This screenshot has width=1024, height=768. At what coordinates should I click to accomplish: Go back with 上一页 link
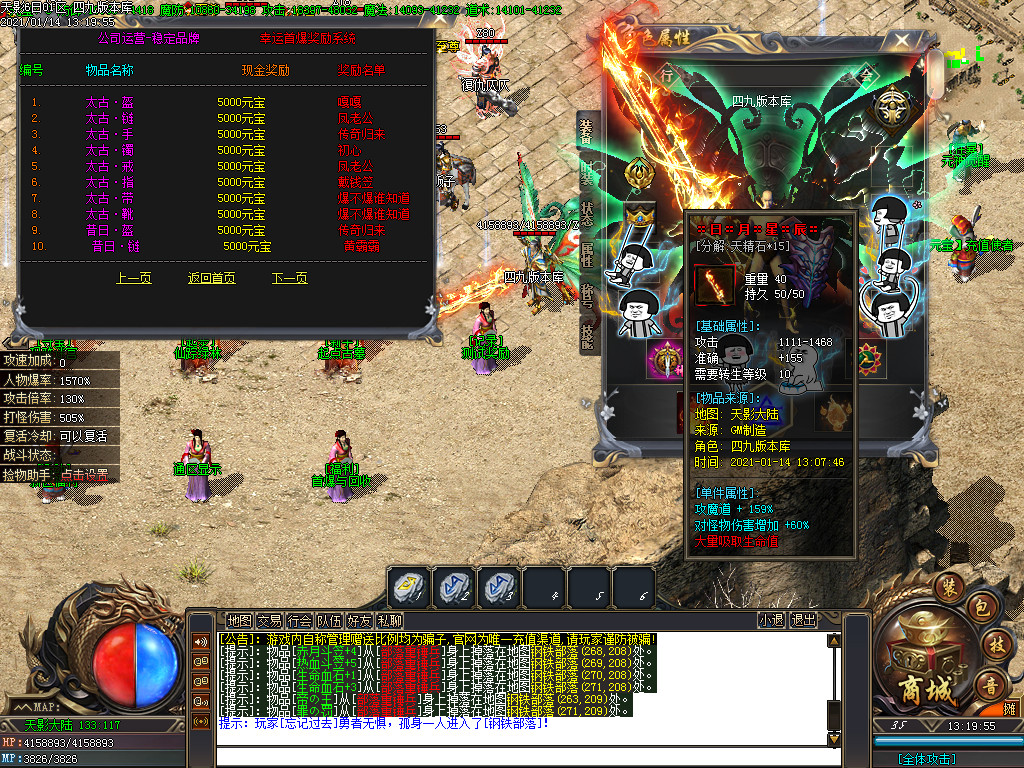pyautogui.click(x=133, y=278)
